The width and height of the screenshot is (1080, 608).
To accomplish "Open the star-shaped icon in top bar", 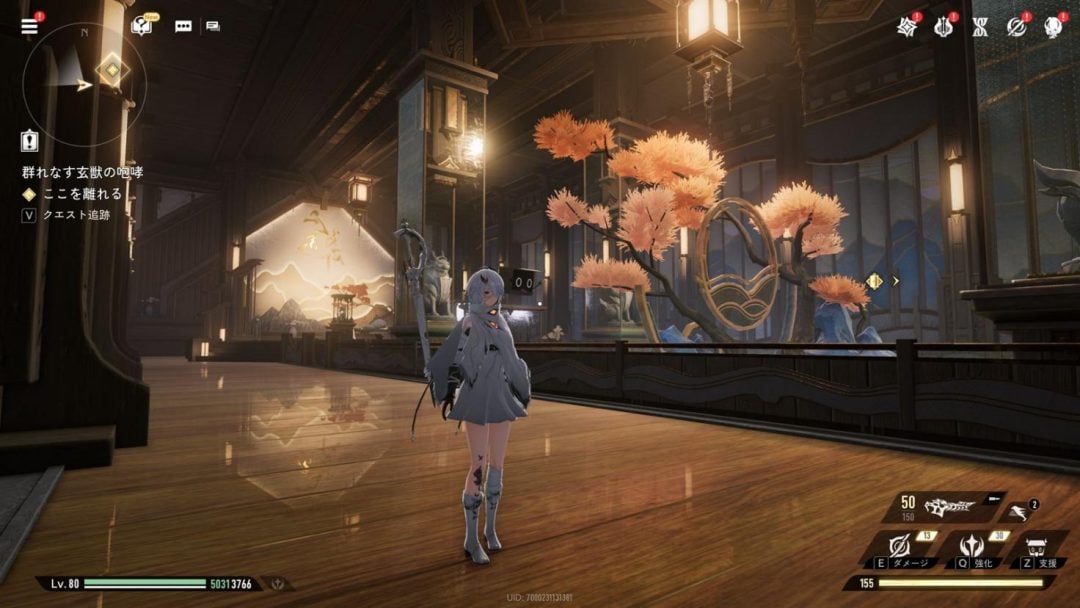I will point(907,27).
